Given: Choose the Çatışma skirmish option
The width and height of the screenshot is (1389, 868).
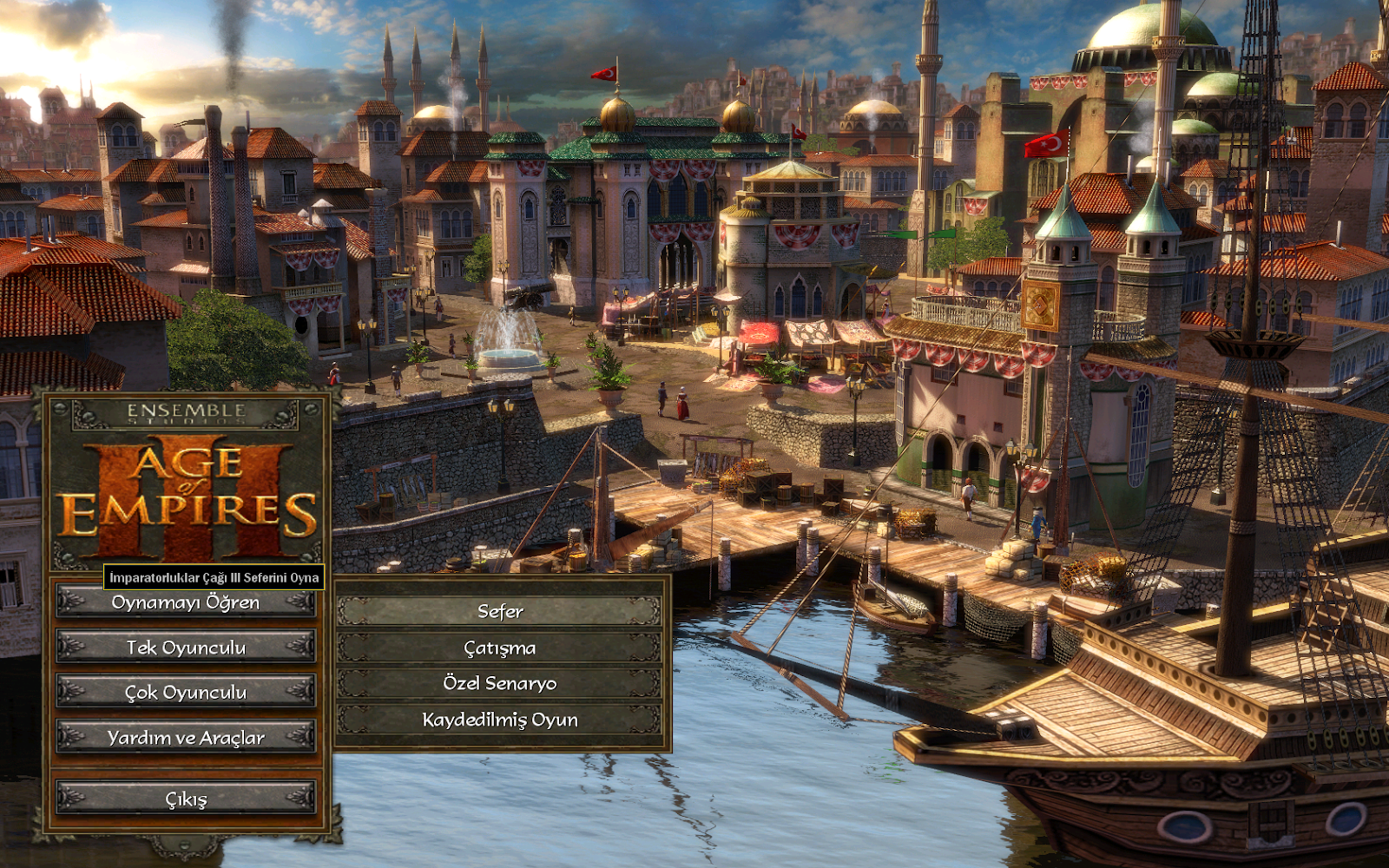Looking at the screenshot, I should pyautogui.click(x=500, y=648).
